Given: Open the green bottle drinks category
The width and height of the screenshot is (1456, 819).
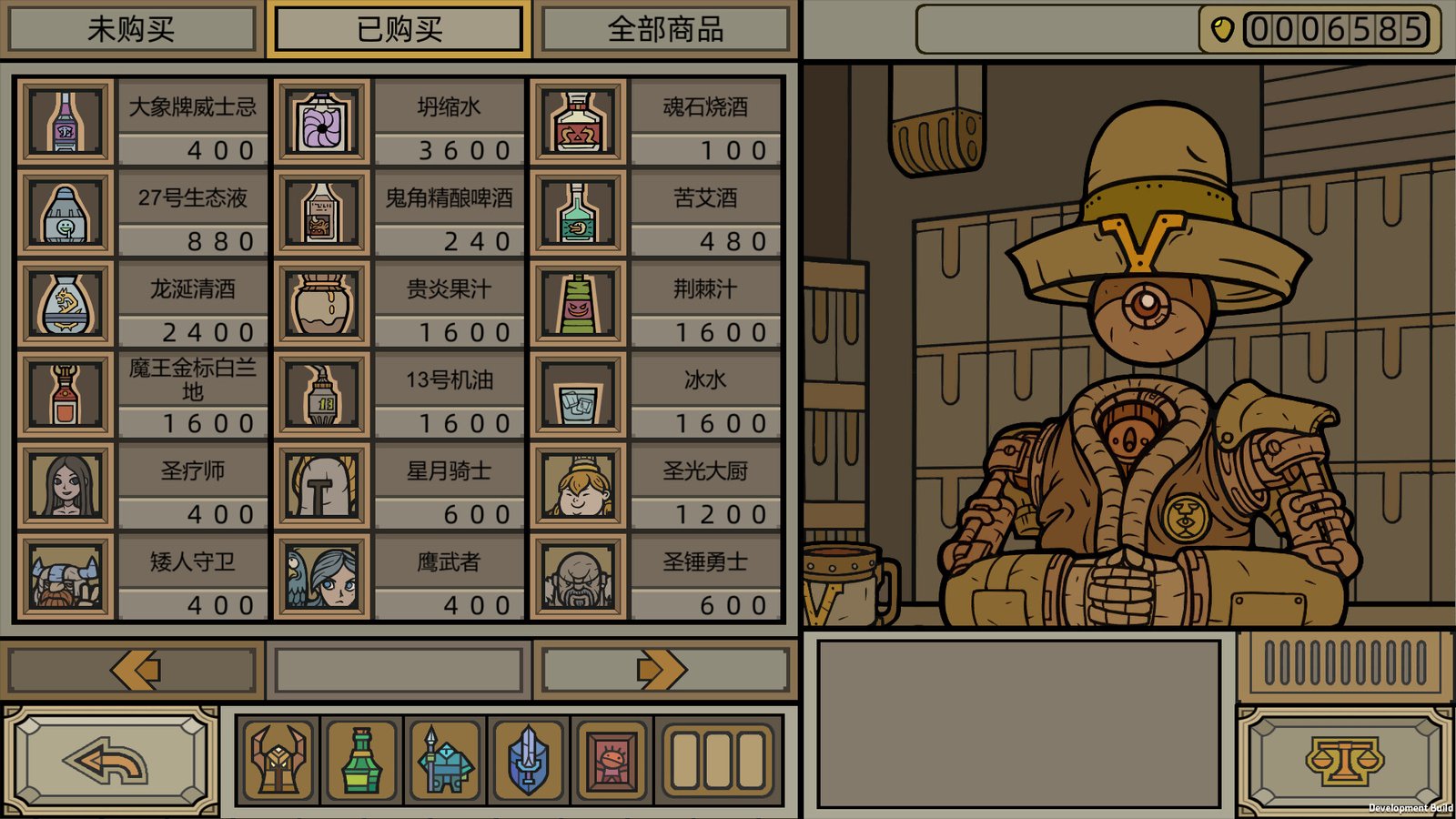Looking at the screenshot, I should [x=361, y=760].
